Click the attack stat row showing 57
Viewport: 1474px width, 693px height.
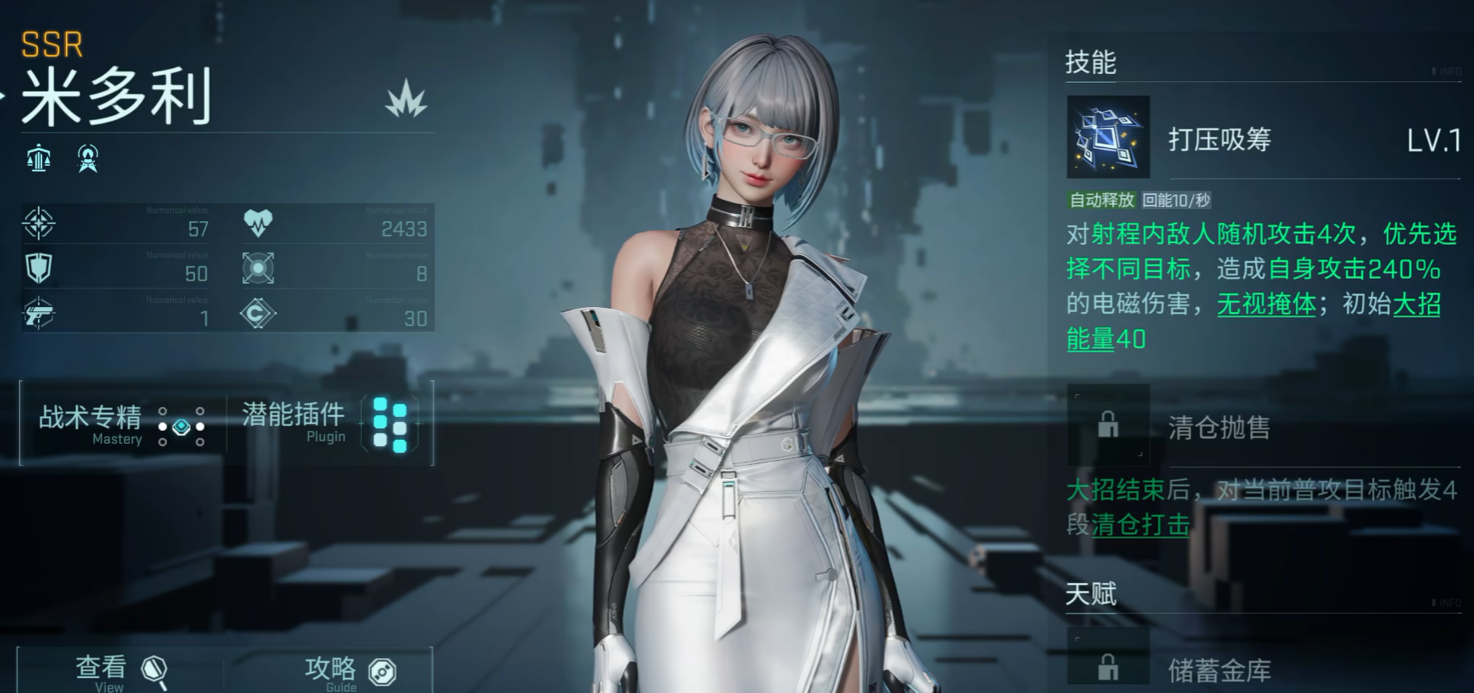[120, 226]
